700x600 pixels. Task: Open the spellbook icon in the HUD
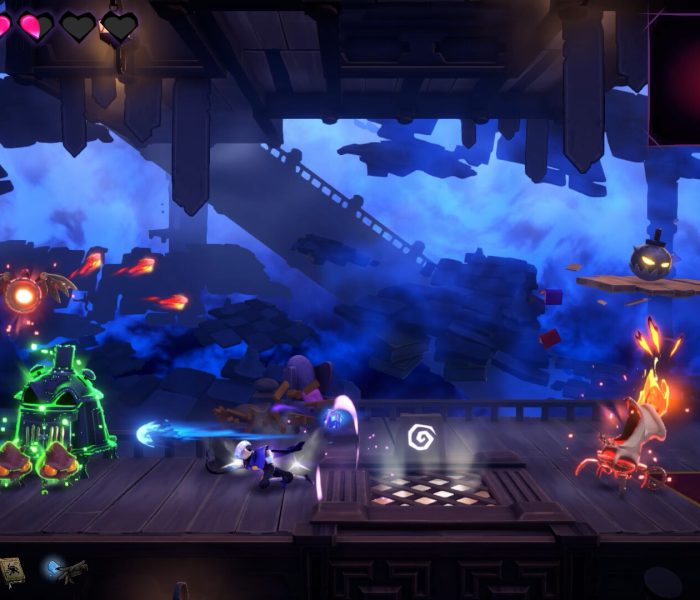click(x=12, y=571)
